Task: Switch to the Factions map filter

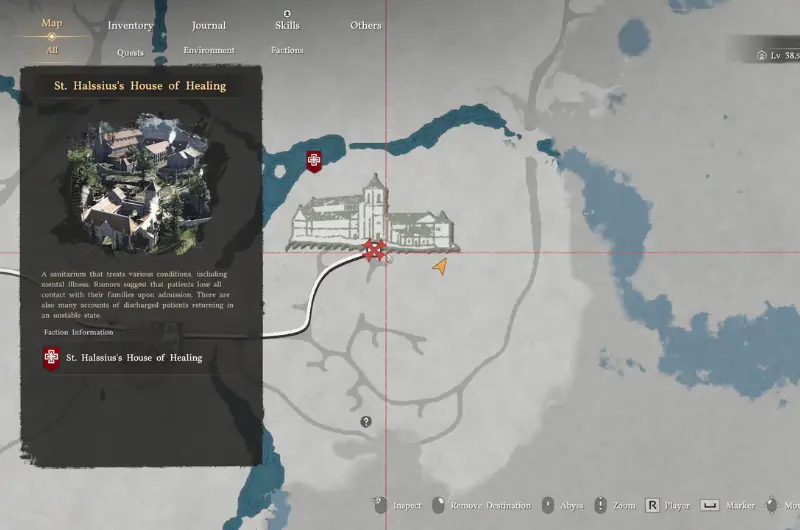Action: [287, 50]
